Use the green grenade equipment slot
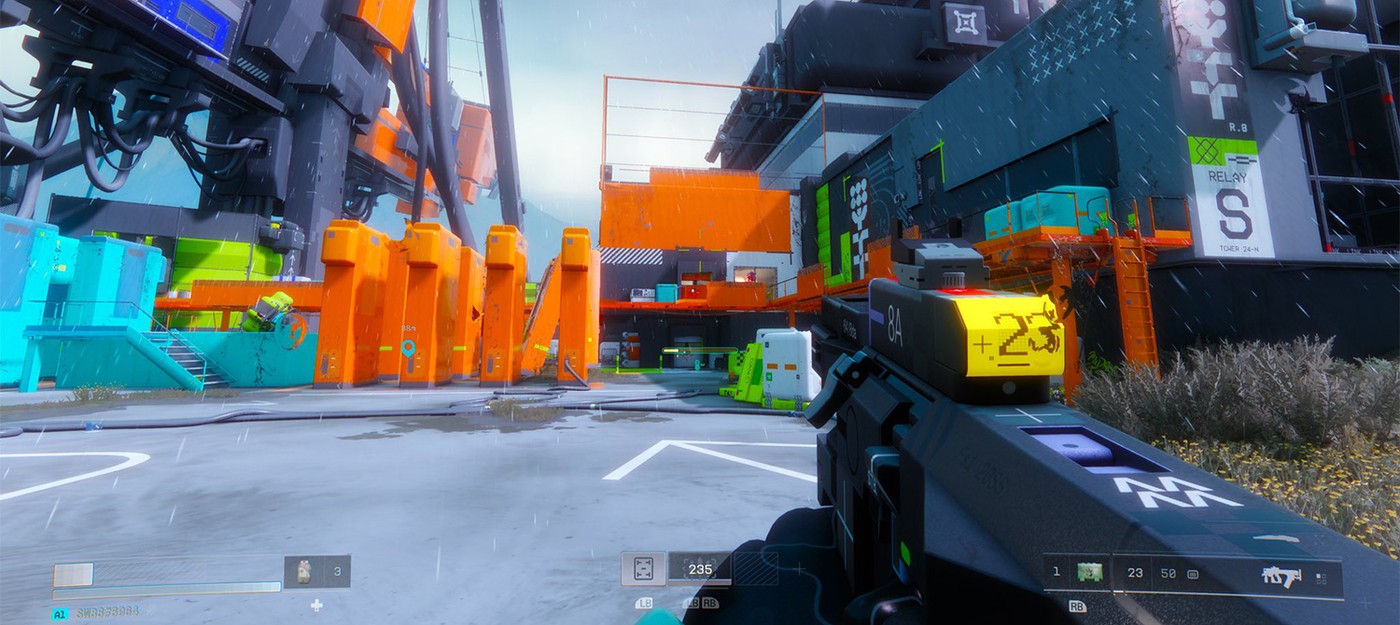 click(x=1091, y=573)
